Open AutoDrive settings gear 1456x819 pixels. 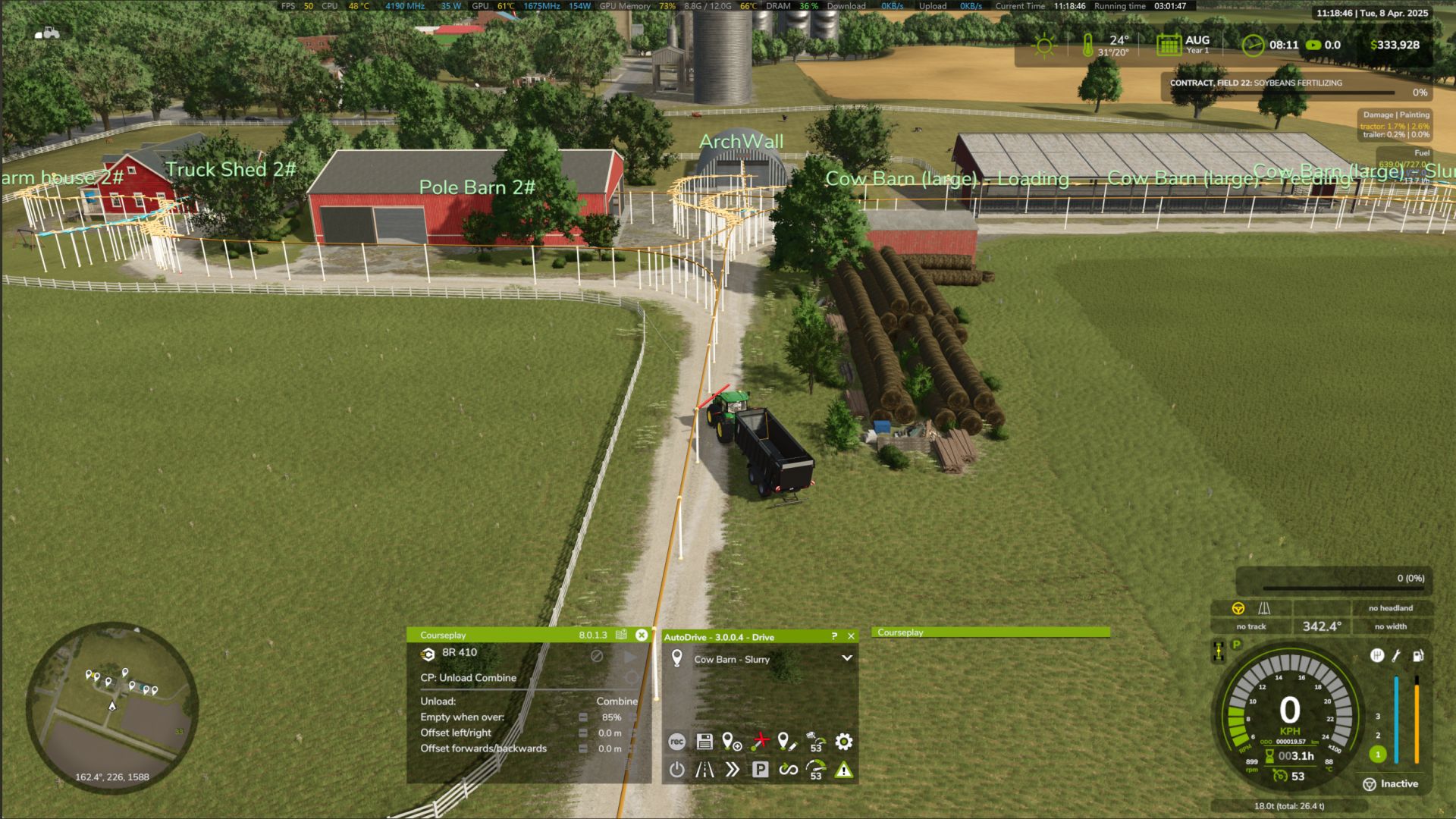pyautogui.click(x=843, y=742)
